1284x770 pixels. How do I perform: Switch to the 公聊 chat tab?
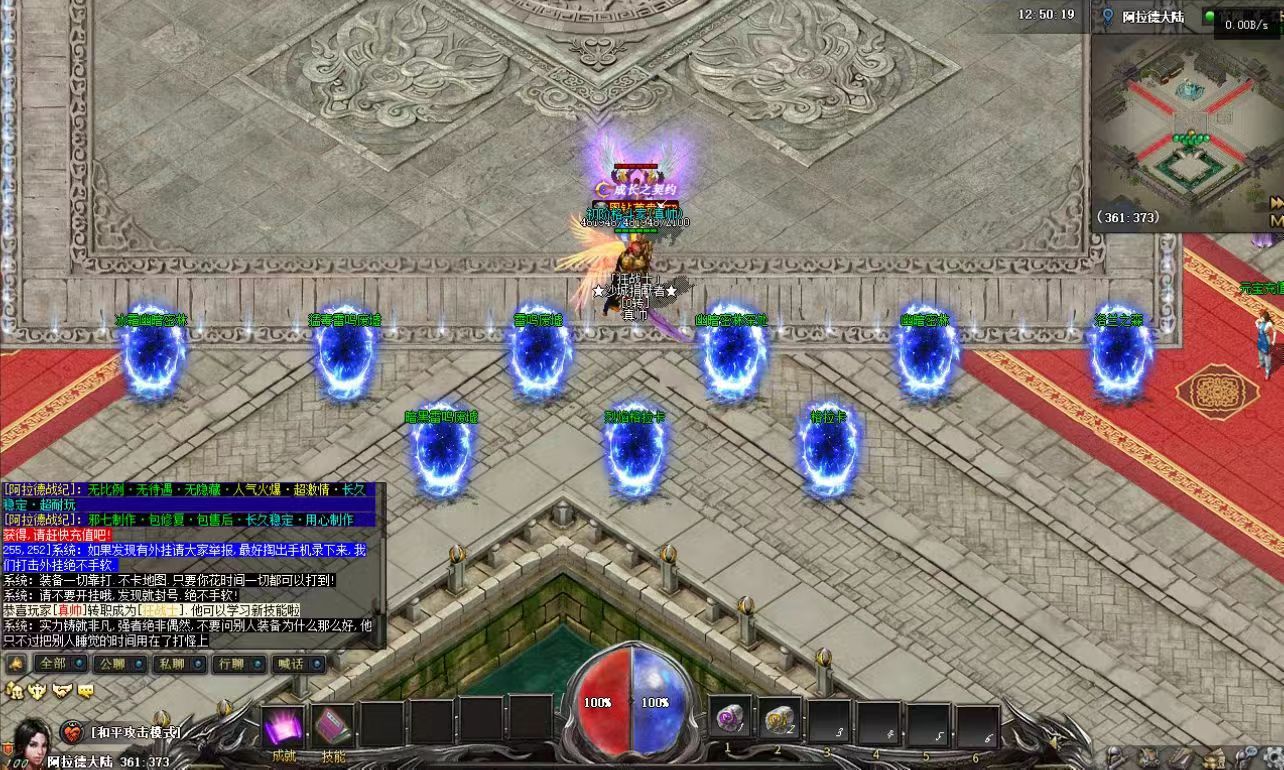coord(111,663)
